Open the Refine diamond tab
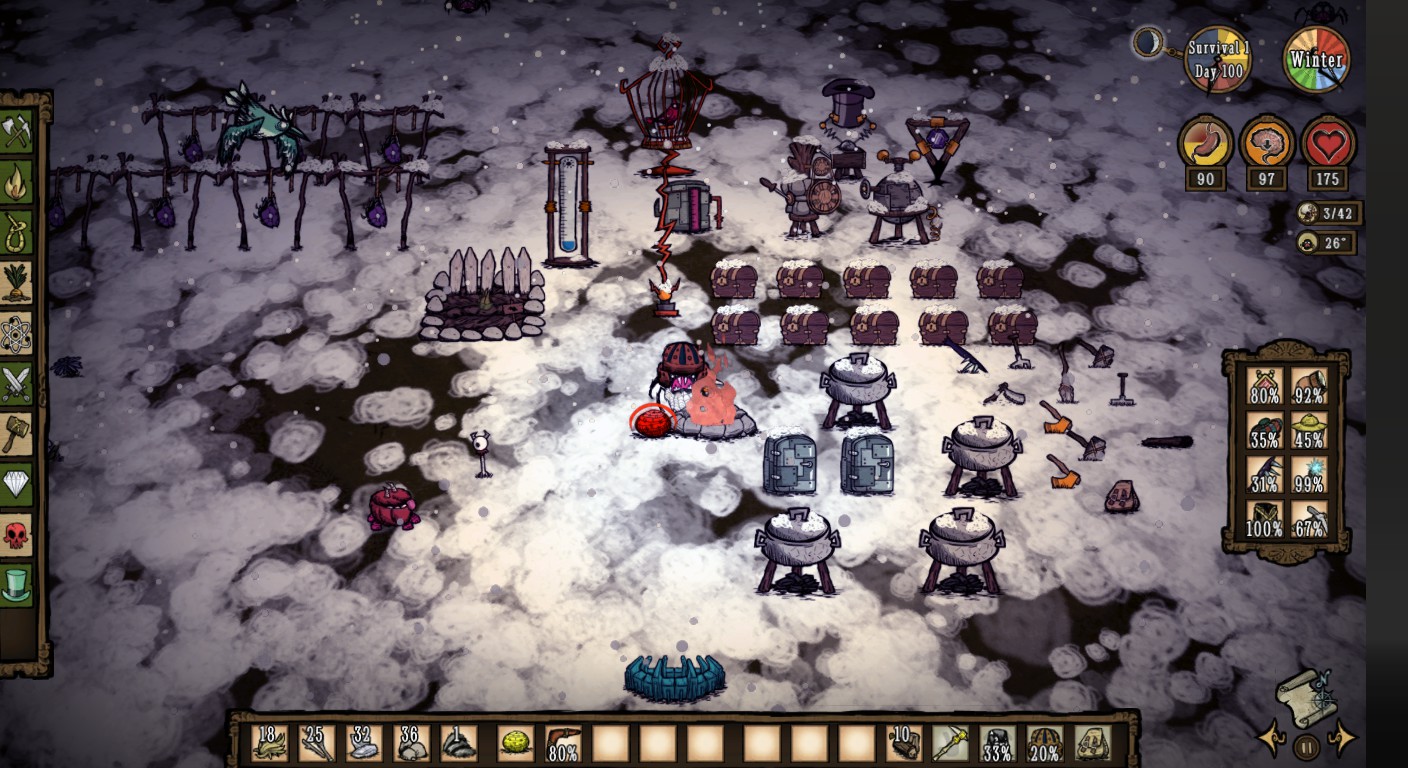 point(16,485)
